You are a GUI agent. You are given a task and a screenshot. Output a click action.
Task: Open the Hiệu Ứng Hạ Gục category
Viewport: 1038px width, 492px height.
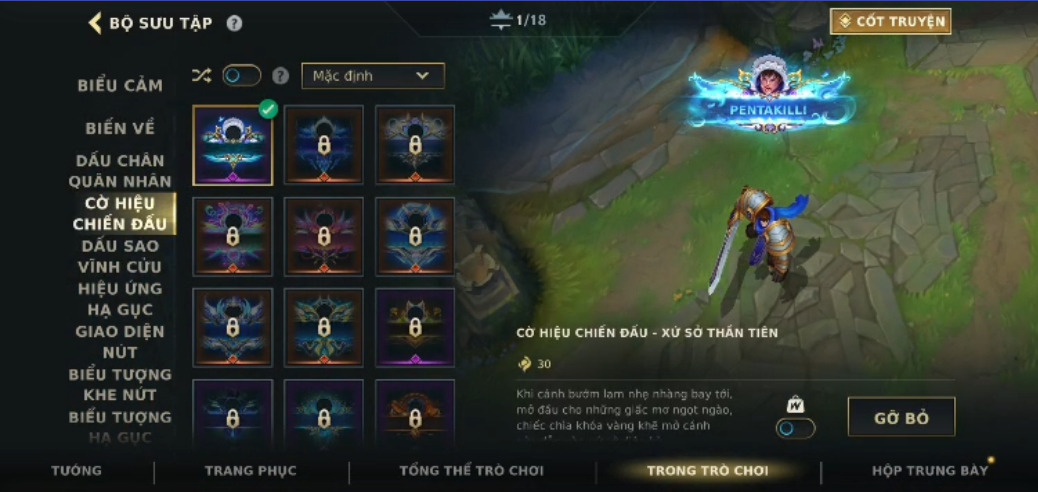click(x=120, y=299)
